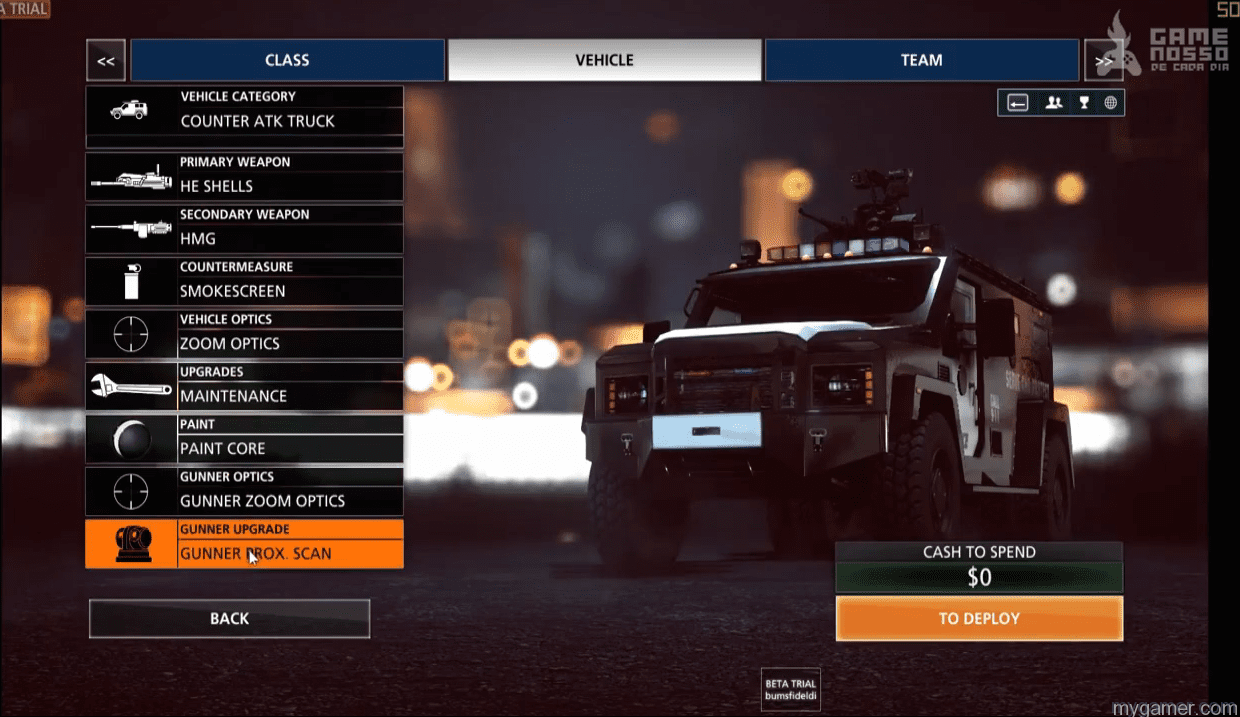Pick the Zoom Optics vehicle optics row
Screen dimensions: 1240x717
[245, 334]
